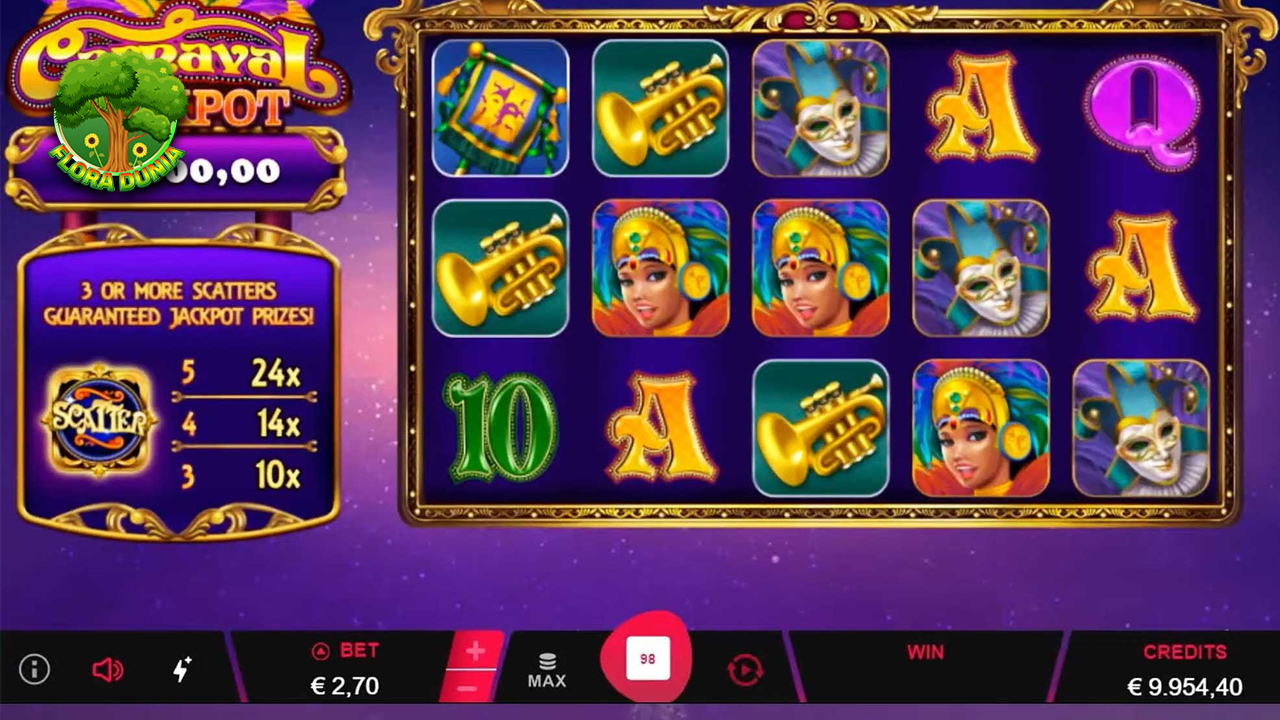Toggle lightning fast play

coord(182,670)
